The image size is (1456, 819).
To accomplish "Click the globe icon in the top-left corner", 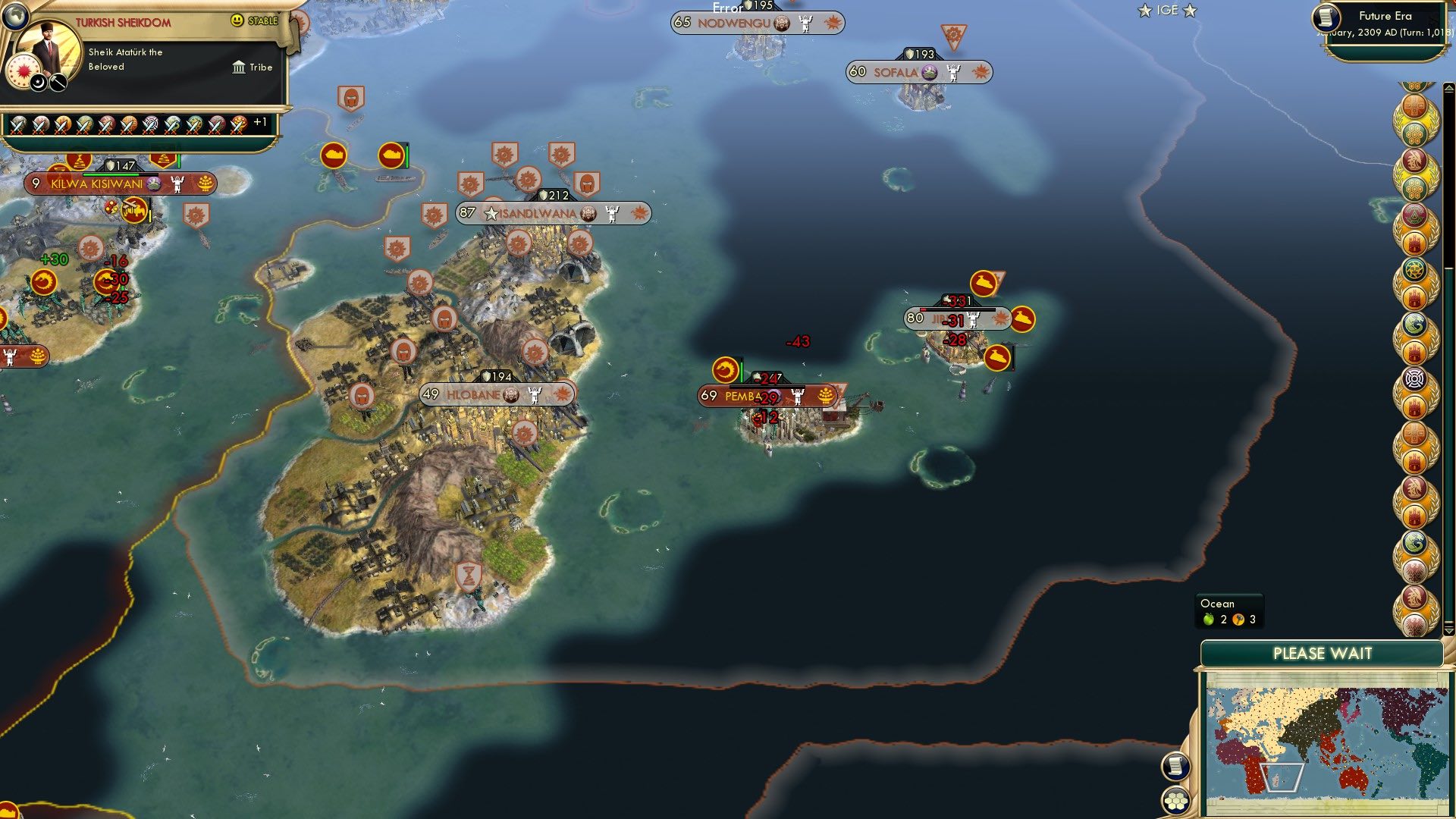I will point(14,16).
